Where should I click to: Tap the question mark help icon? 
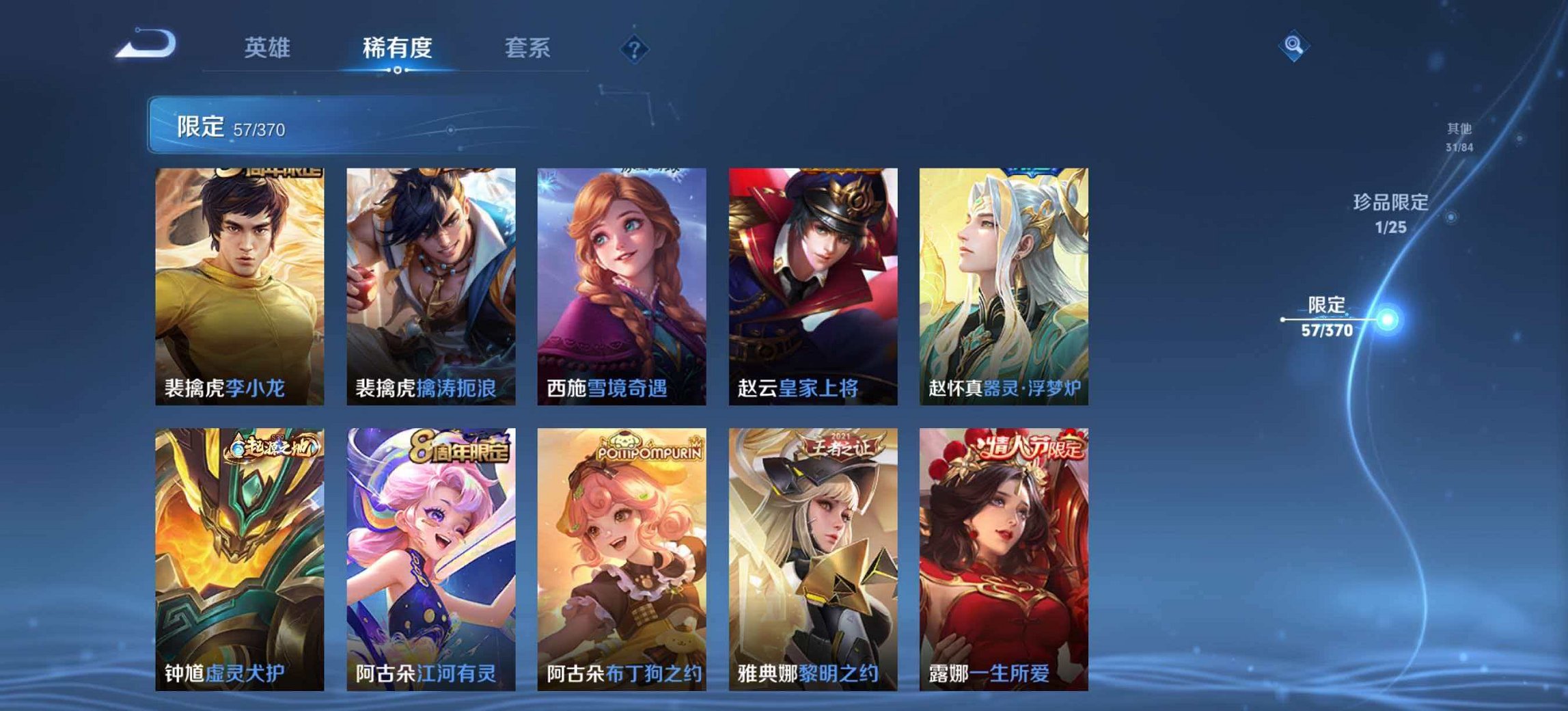635,48
